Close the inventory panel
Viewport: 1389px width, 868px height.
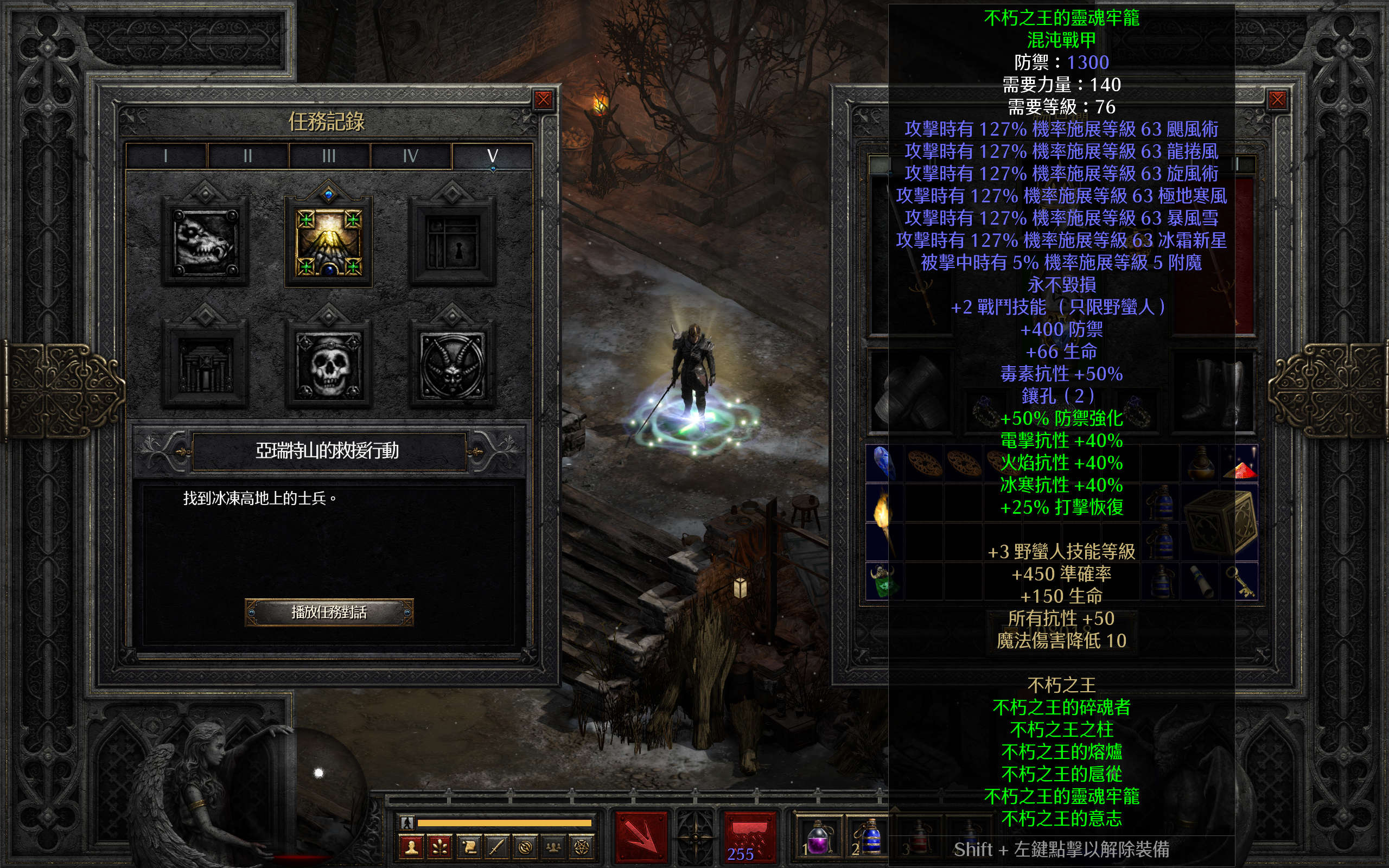click(x=1277, y=100)
